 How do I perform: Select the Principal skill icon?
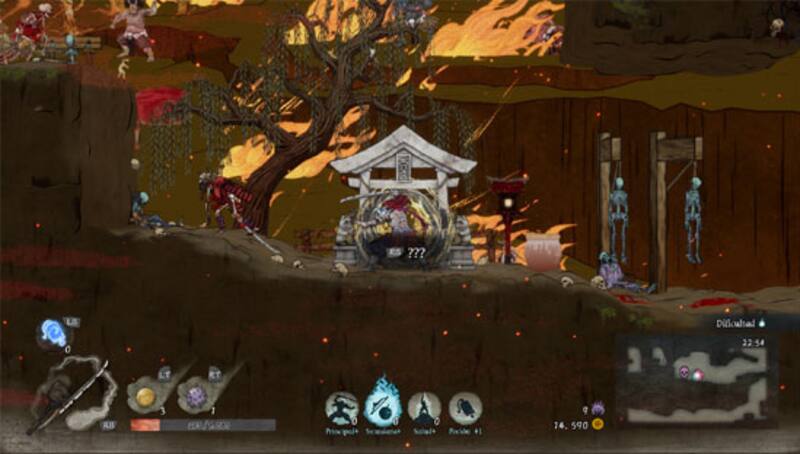point(342,408)
